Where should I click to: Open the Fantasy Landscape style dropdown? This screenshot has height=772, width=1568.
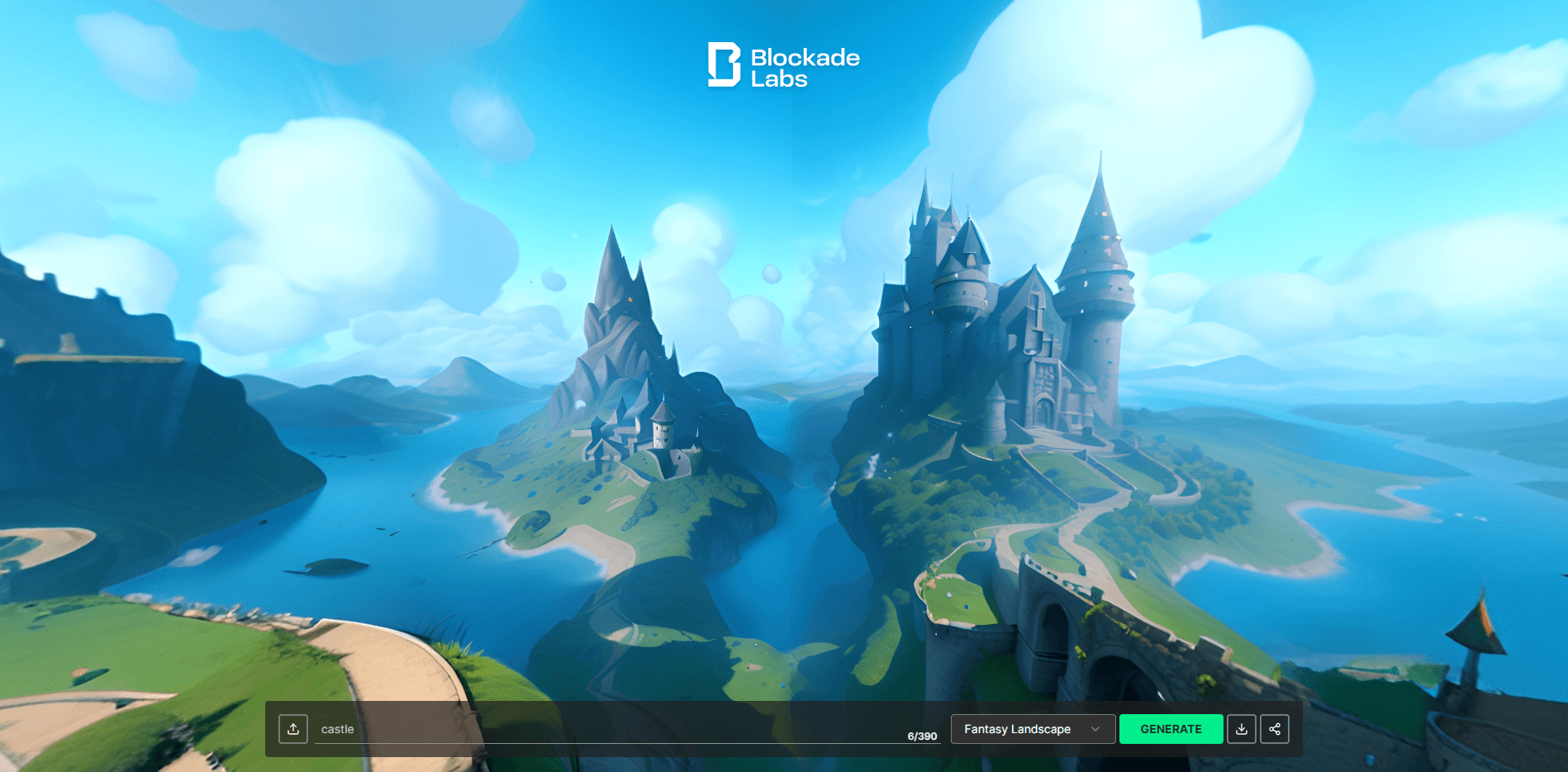[1032, 729]
